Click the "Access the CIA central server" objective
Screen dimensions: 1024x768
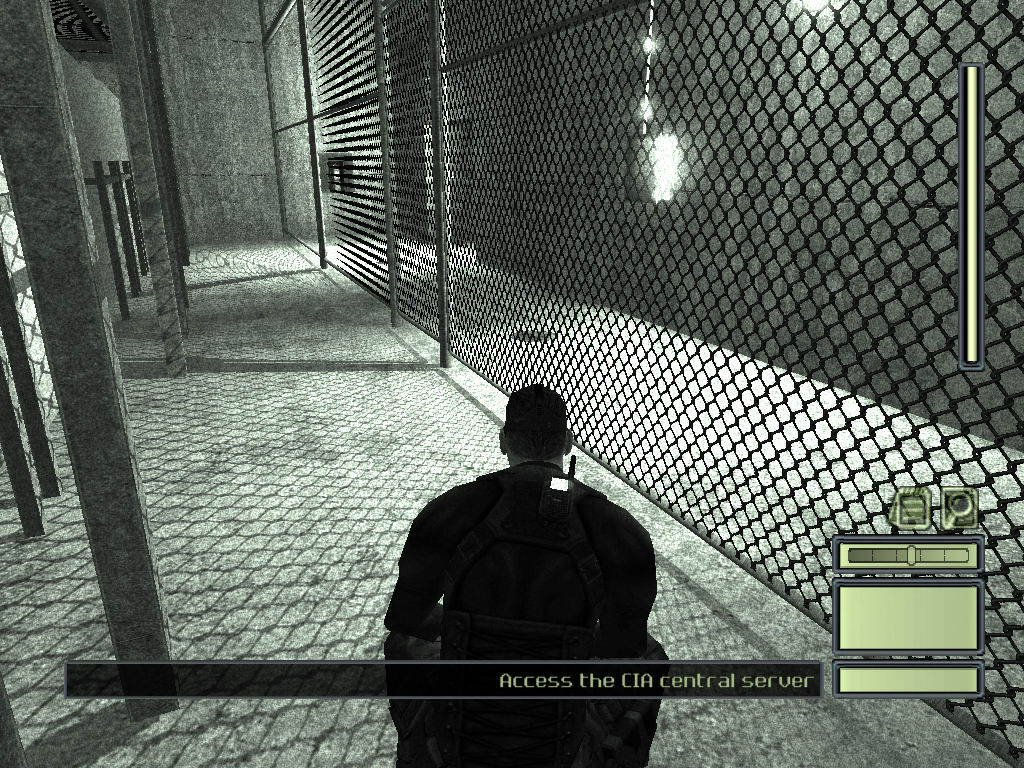point(658,681)
